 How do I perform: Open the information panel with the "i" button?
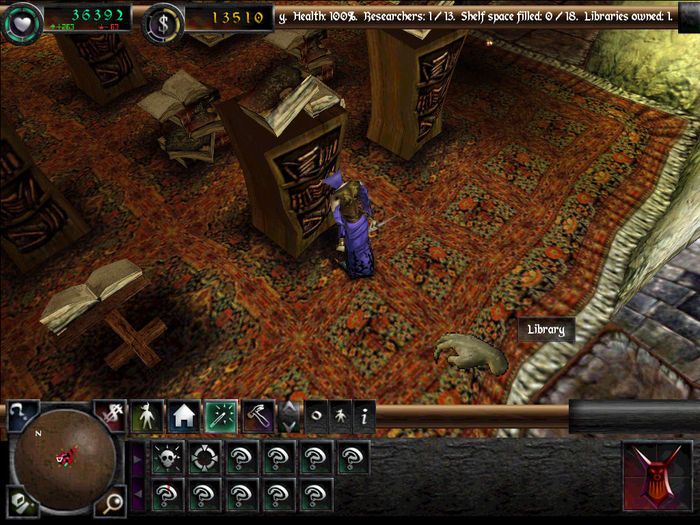pos(364,415)
